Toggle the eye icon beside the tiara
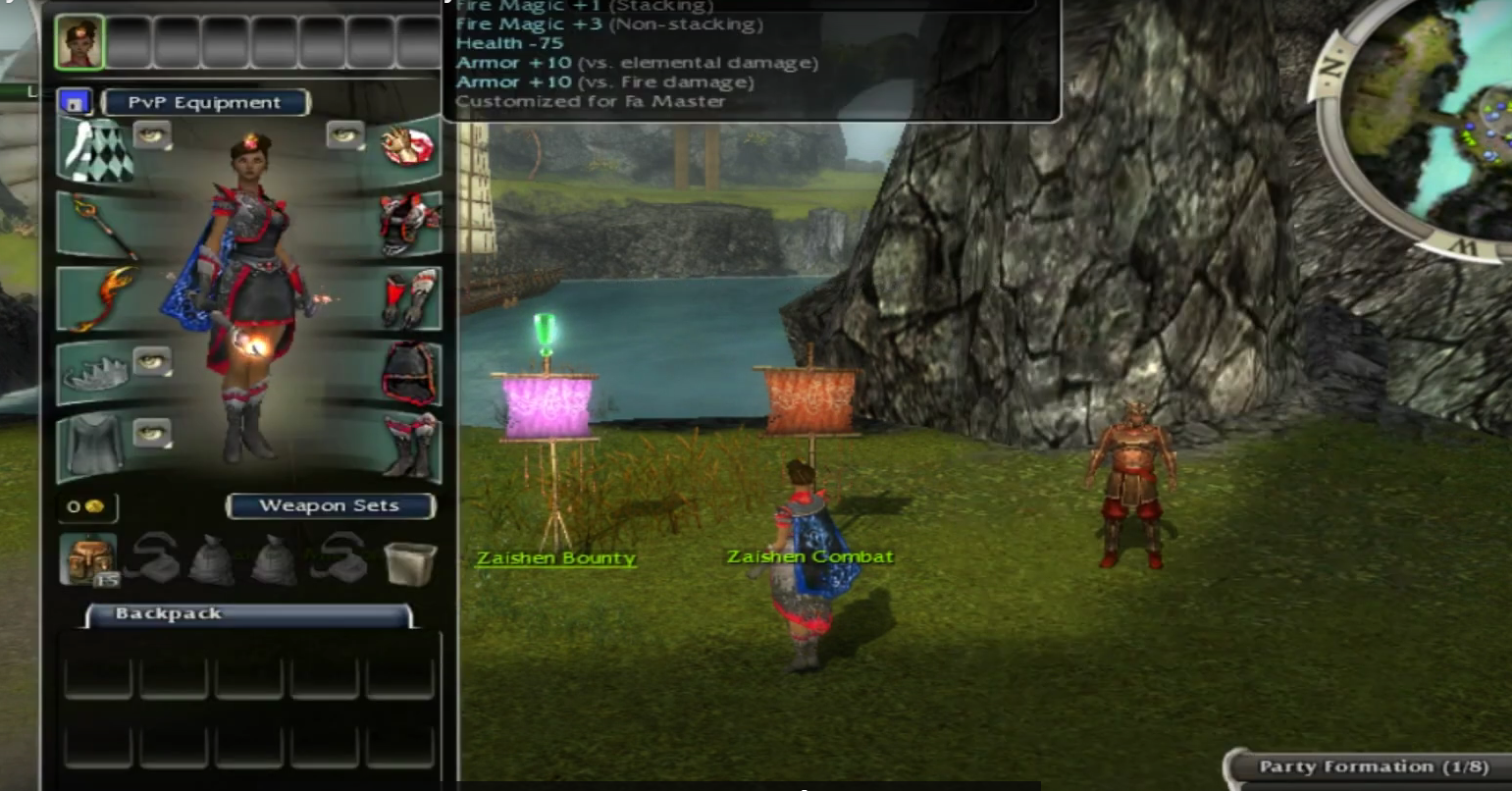The image size is (1512, 791). pos(151,361)
